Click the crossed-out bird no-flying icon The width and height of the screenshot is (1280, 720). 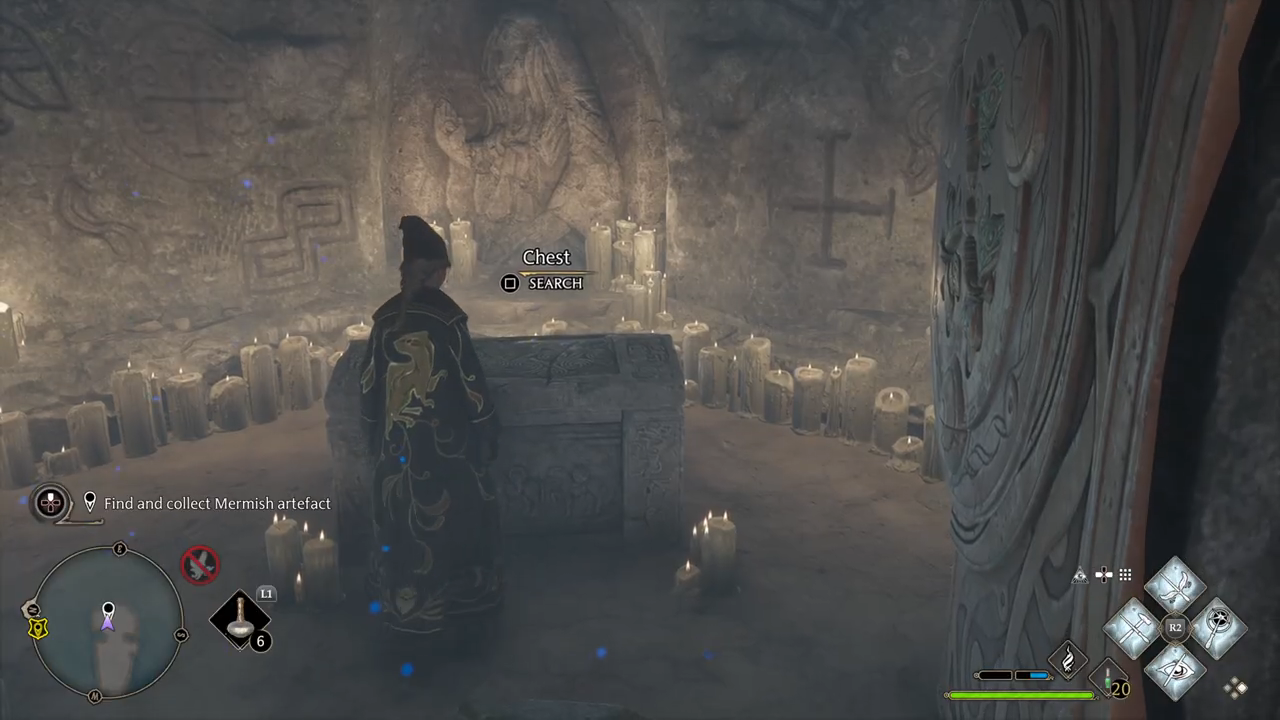[199, 565]
